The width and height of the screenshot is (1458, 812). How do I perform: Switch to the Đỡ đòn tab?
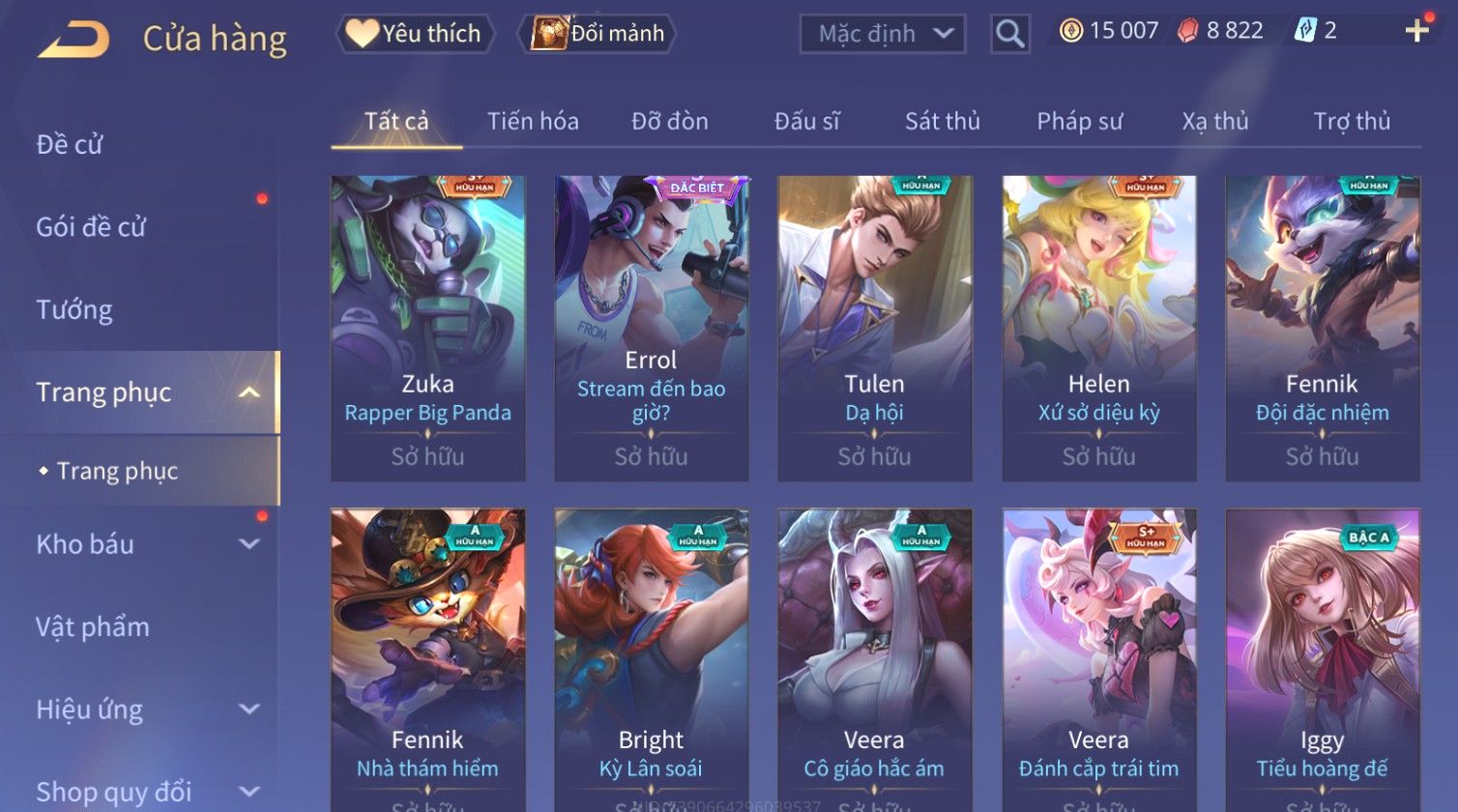pyautogui.click(x=669, y=122)
